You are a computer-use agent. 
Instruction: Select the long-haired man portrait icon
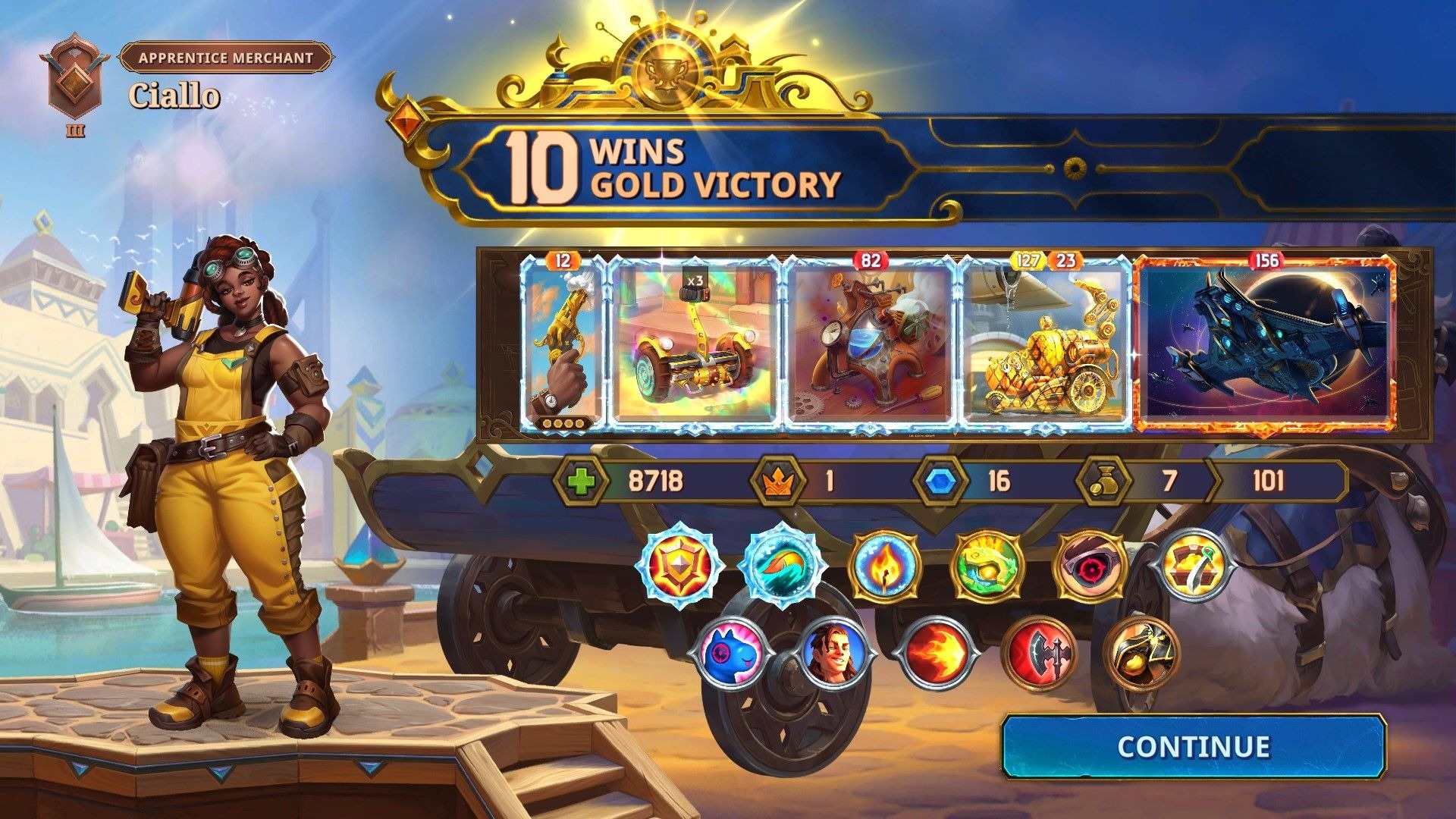point(833,651)
